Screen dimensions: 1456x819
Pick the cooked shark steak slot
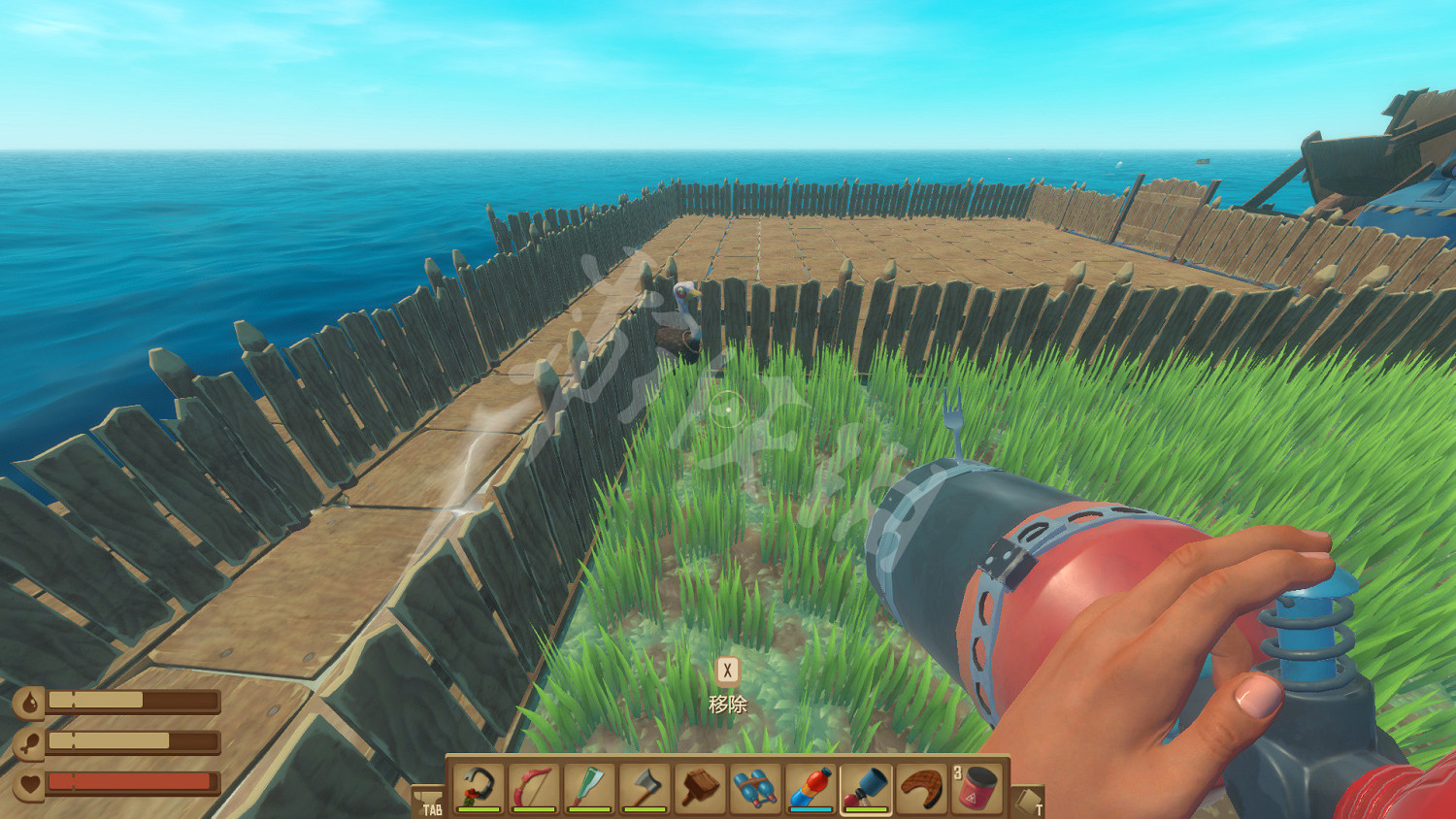(x=921, y=787)
